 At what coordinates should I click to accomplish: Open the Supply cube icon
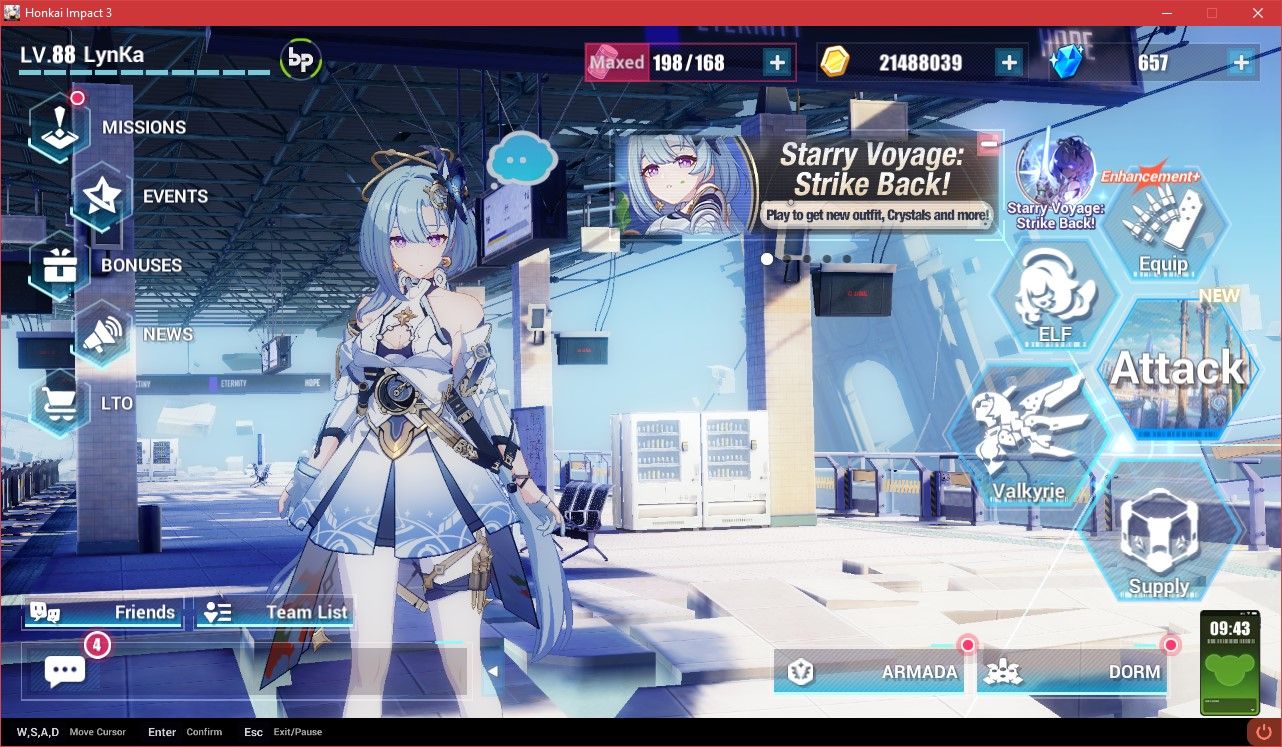point(1160,530)
